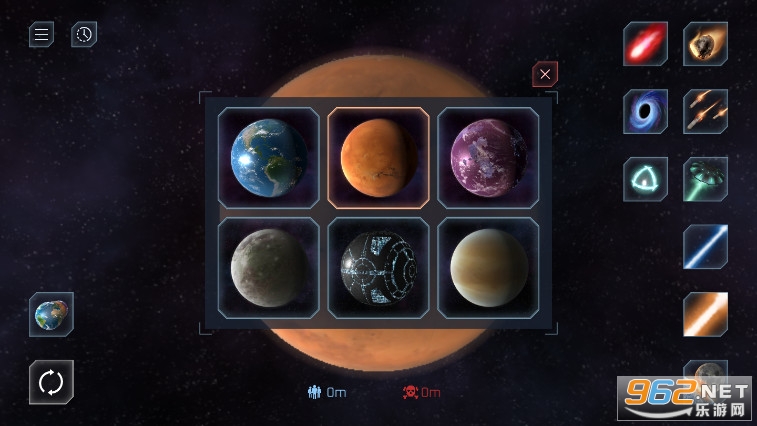The height and width of the screenshot is (426, 757).
Task: Launch the missile barrage weapon
Action: point(705,111)
